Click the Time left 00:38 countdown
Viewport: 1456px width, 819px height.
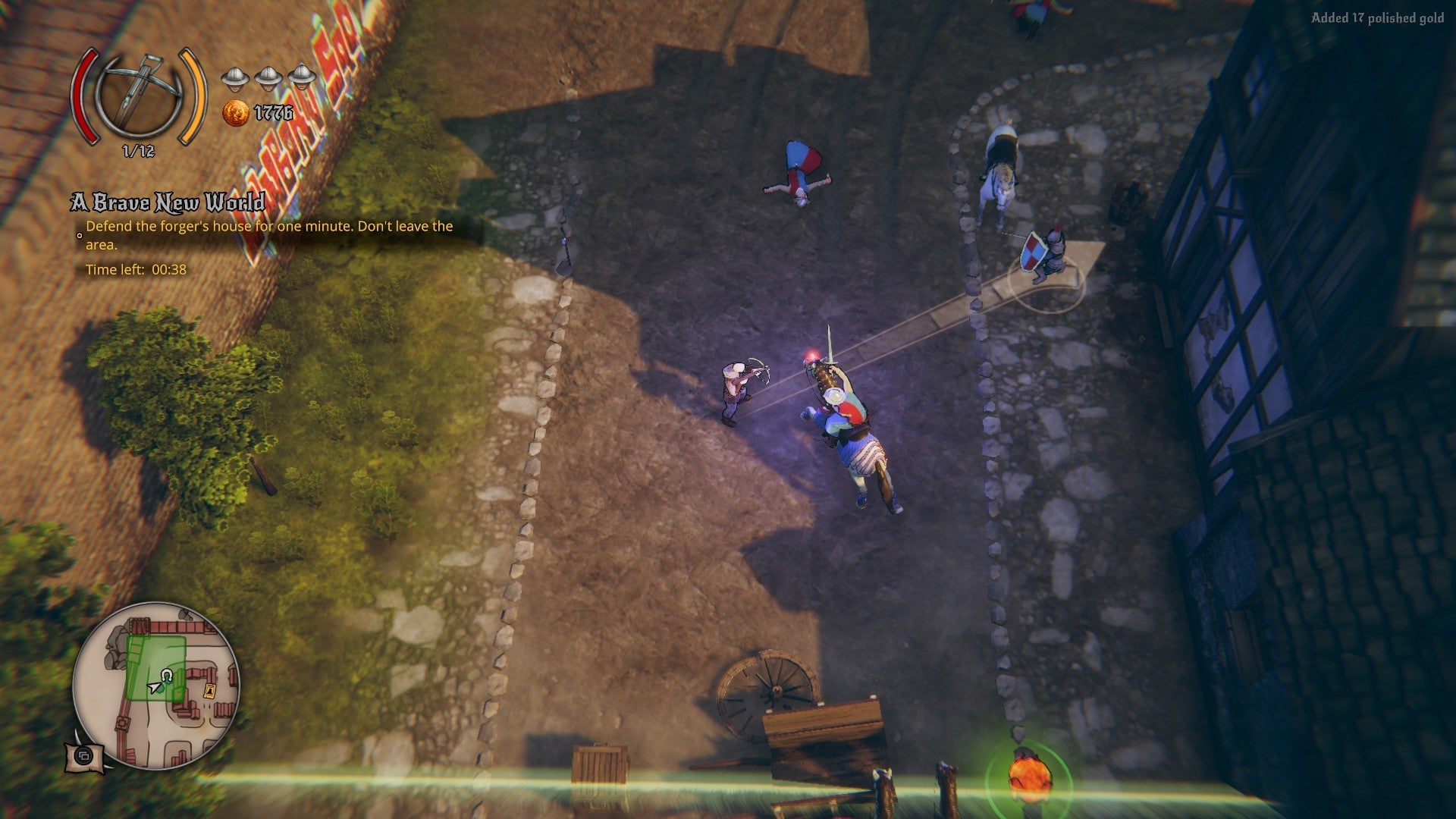pos(136,267)
